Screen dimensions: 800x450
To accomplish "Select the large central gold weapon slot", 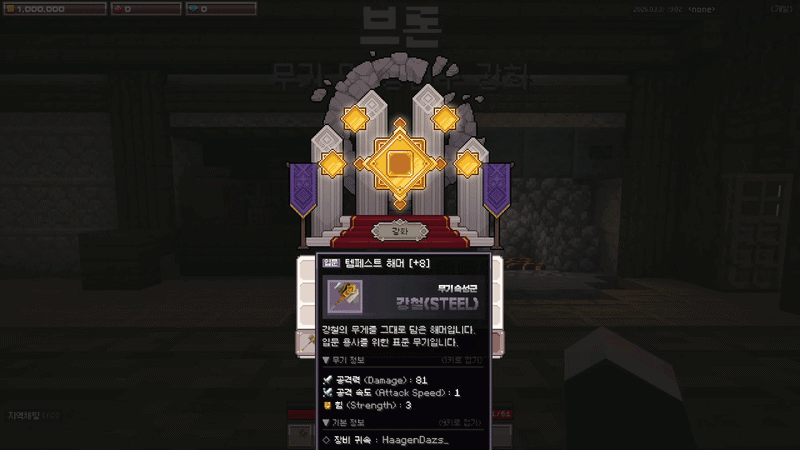I will 400,162.
